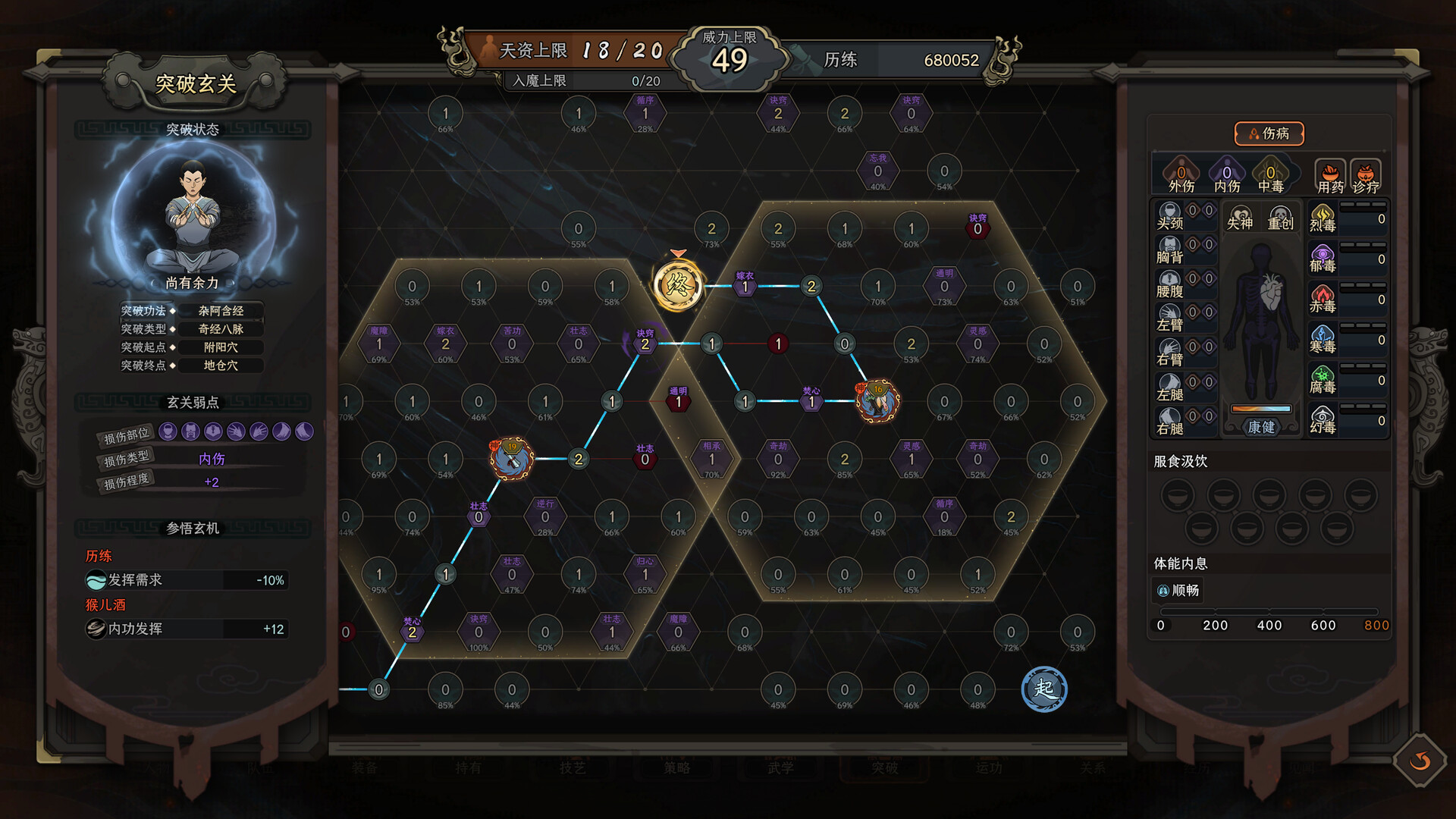The image size is (1456, 819).
Task: Select the blue 起 start node
Action: click(1043, 689)
